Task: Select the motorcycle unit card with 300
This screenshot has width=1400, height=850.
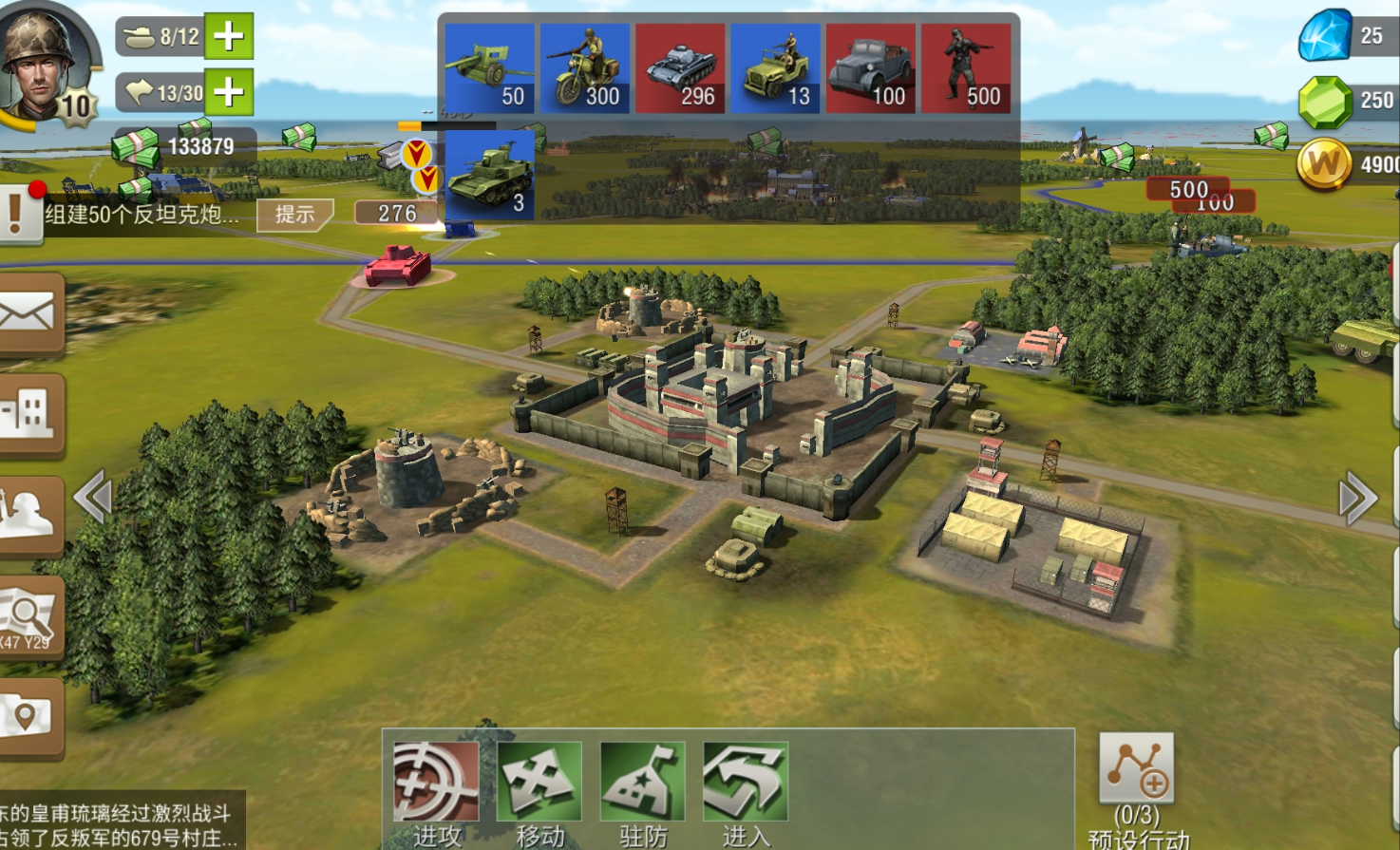Action: [x=585, y=69]
